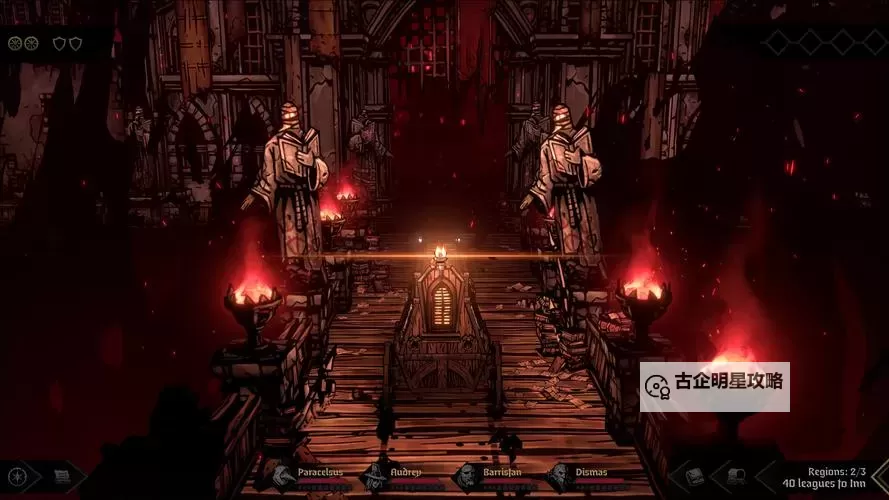Open the panel icon left of Regions counter

(736, 476)
